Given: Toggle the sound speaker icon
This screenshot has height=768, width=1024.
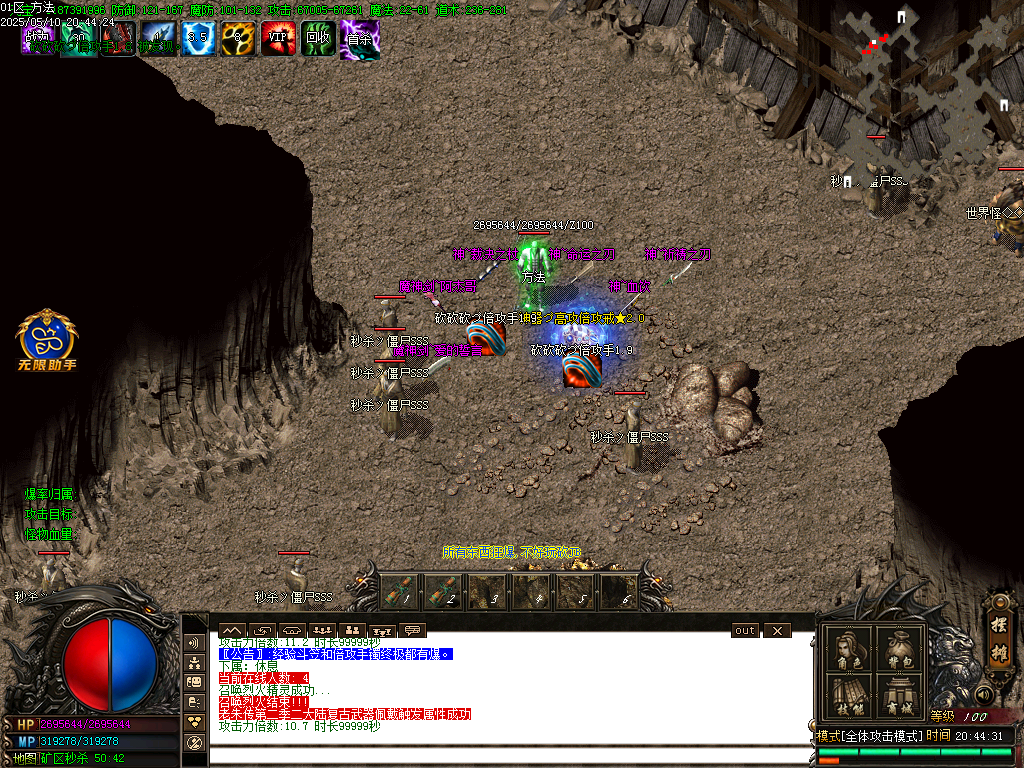Looking at the screenshot, I should pyautogui.click(x=984, y=694).
